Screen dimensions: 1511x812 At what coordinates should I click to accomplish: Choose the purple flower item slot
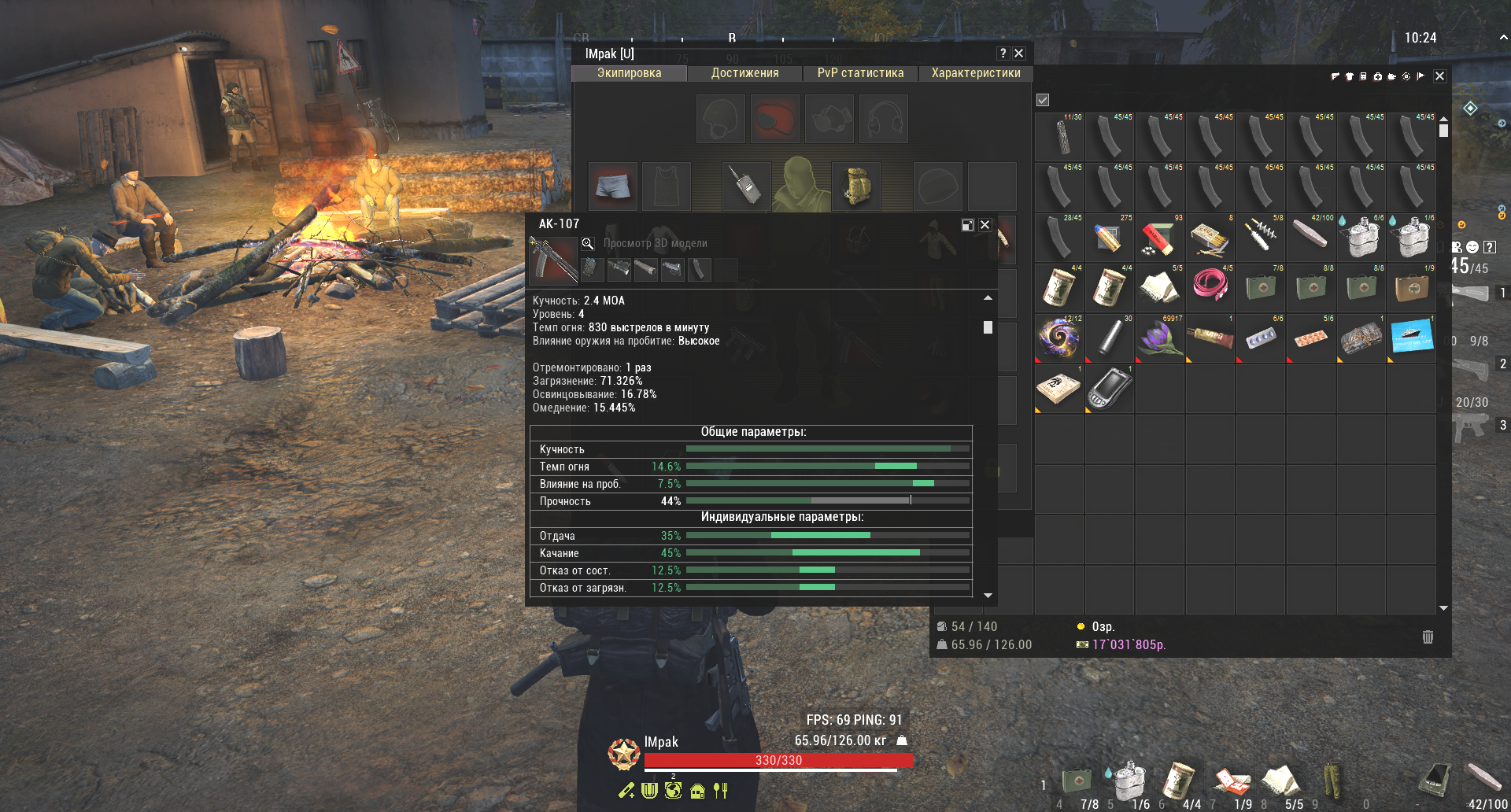[1159, 338]
